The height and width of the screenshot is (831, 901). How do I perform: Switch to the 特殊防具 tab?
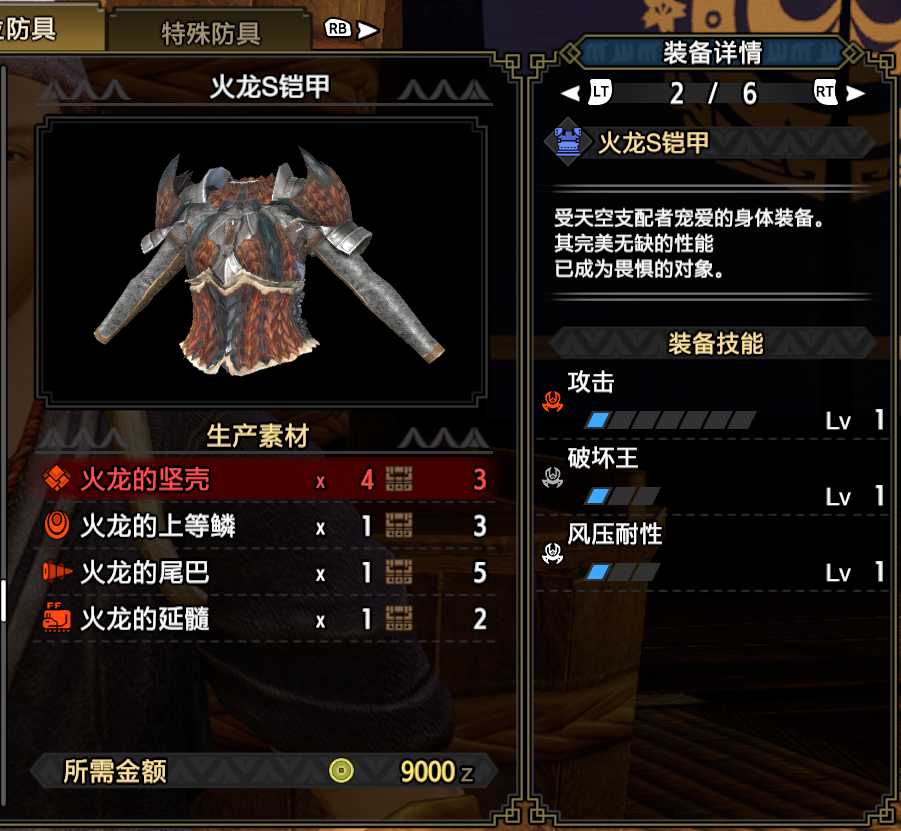coord(211,32)
